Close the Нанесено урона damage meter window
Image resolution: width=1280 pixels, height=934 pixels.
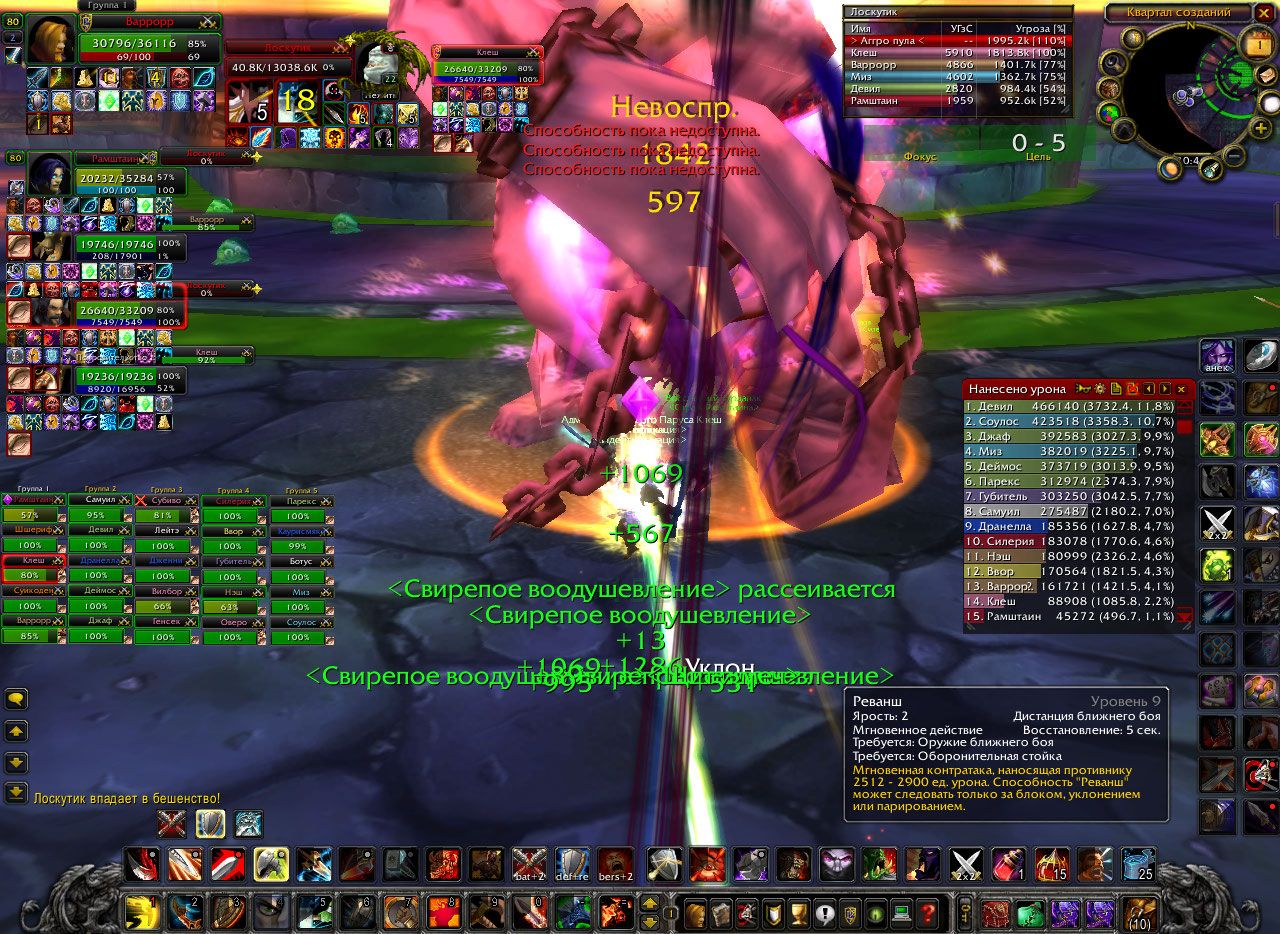click(1181, 388)
